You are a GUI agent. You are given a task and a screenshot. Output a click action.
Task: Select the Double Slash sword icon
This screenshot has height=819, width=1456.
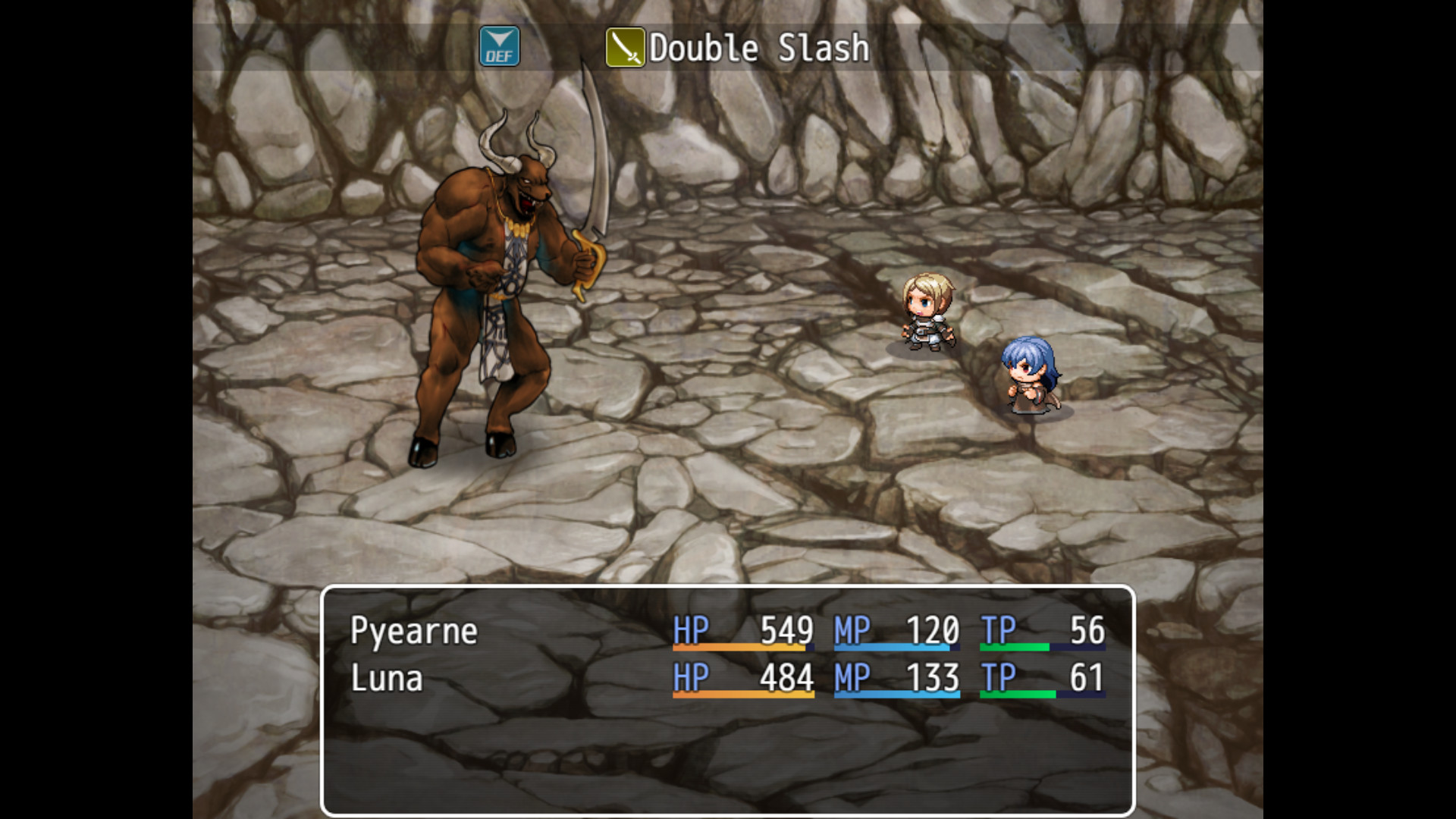(x=623, y=47)
